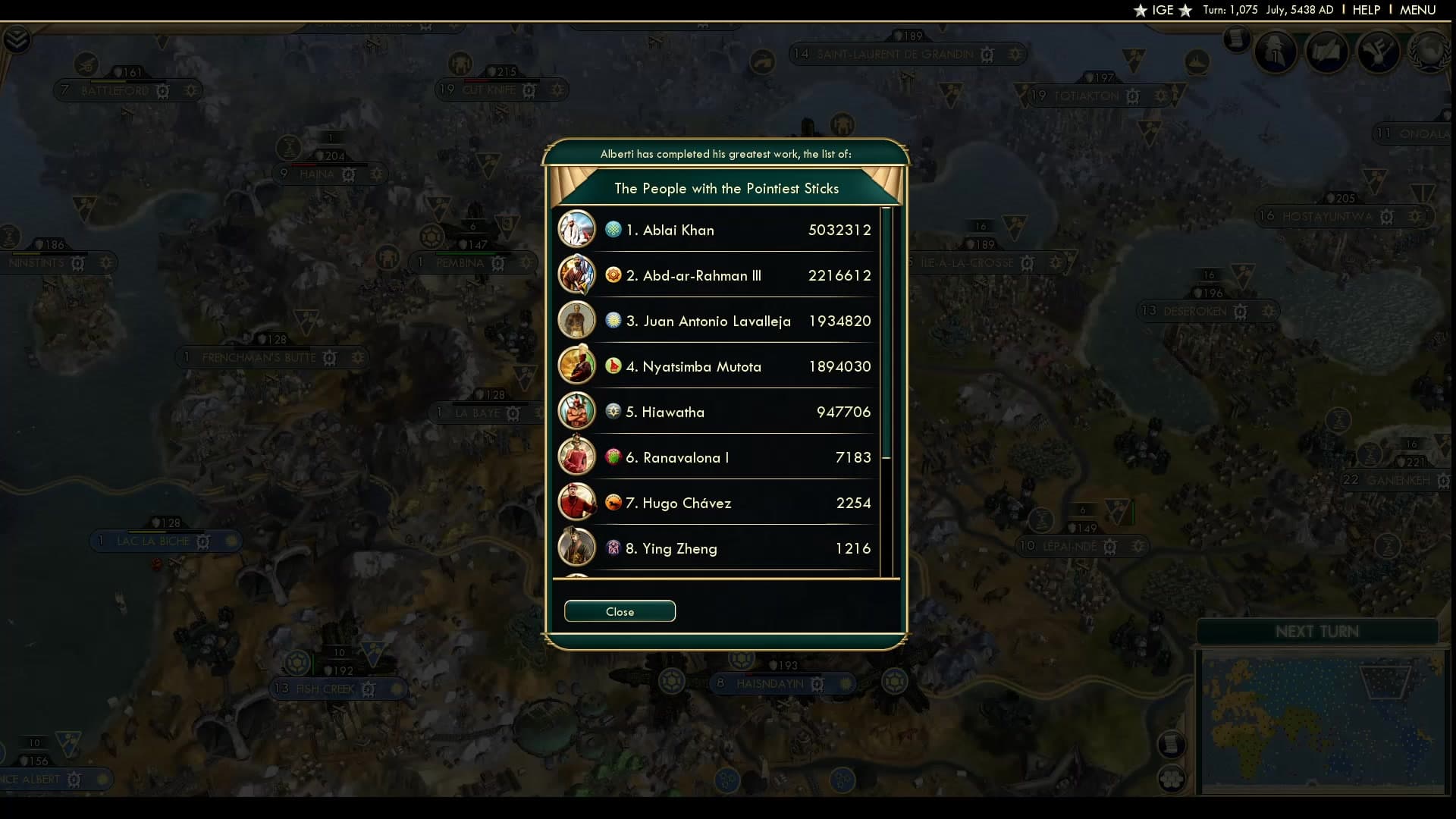Close the Pointiest Sticks list
The image size is (1456, 819).
(620, 611)
